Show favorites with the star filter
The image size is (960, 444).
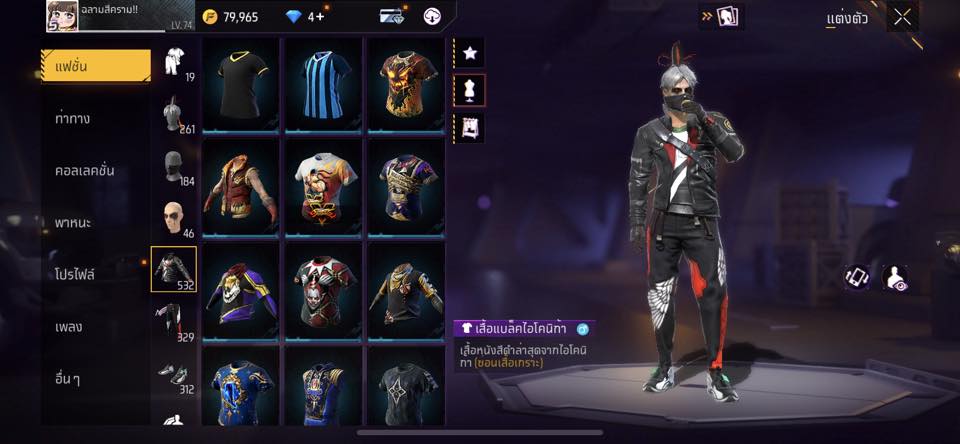coord(469,53)
